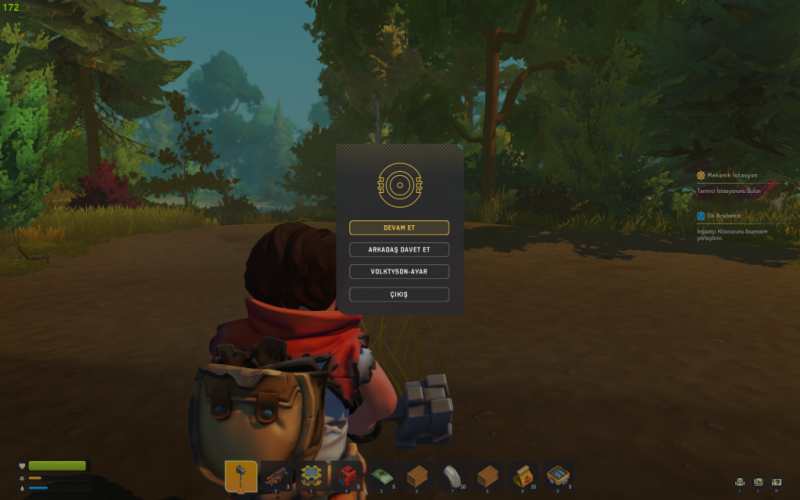
Task: Pick the yellow and blue lift slot
Action: coord(312,476)
